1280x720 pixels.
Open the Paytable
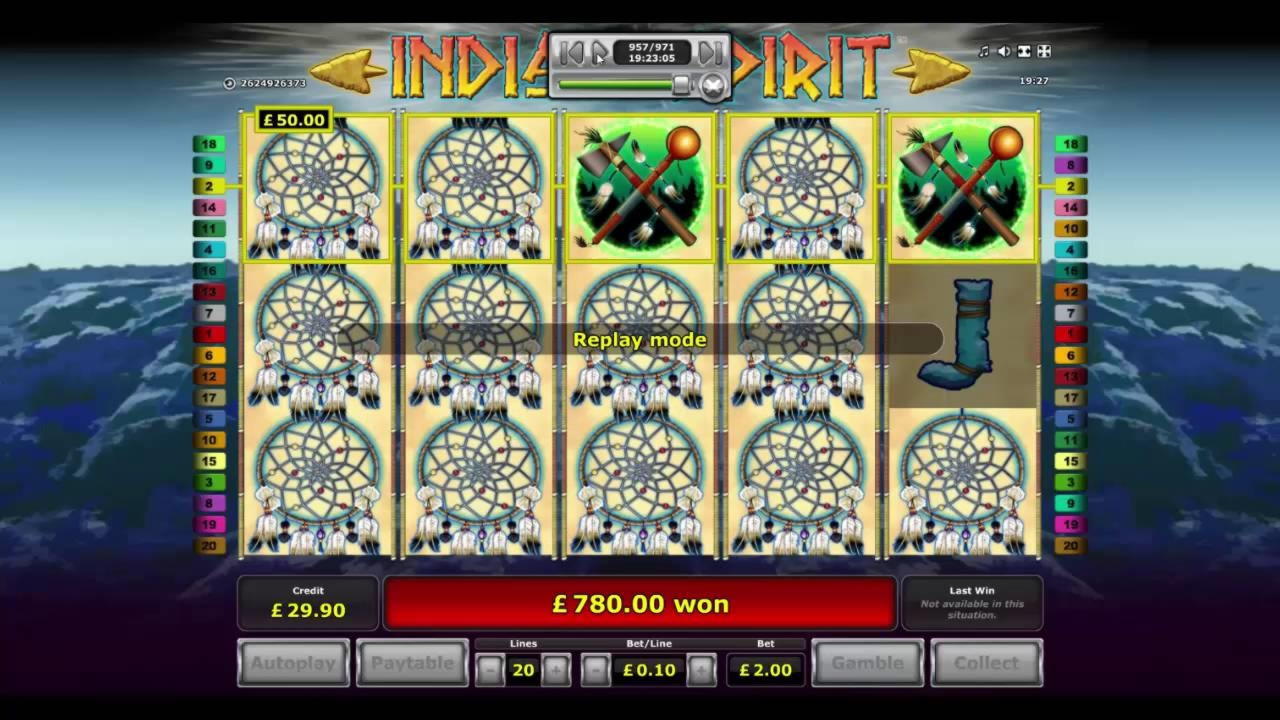[412, 663]
